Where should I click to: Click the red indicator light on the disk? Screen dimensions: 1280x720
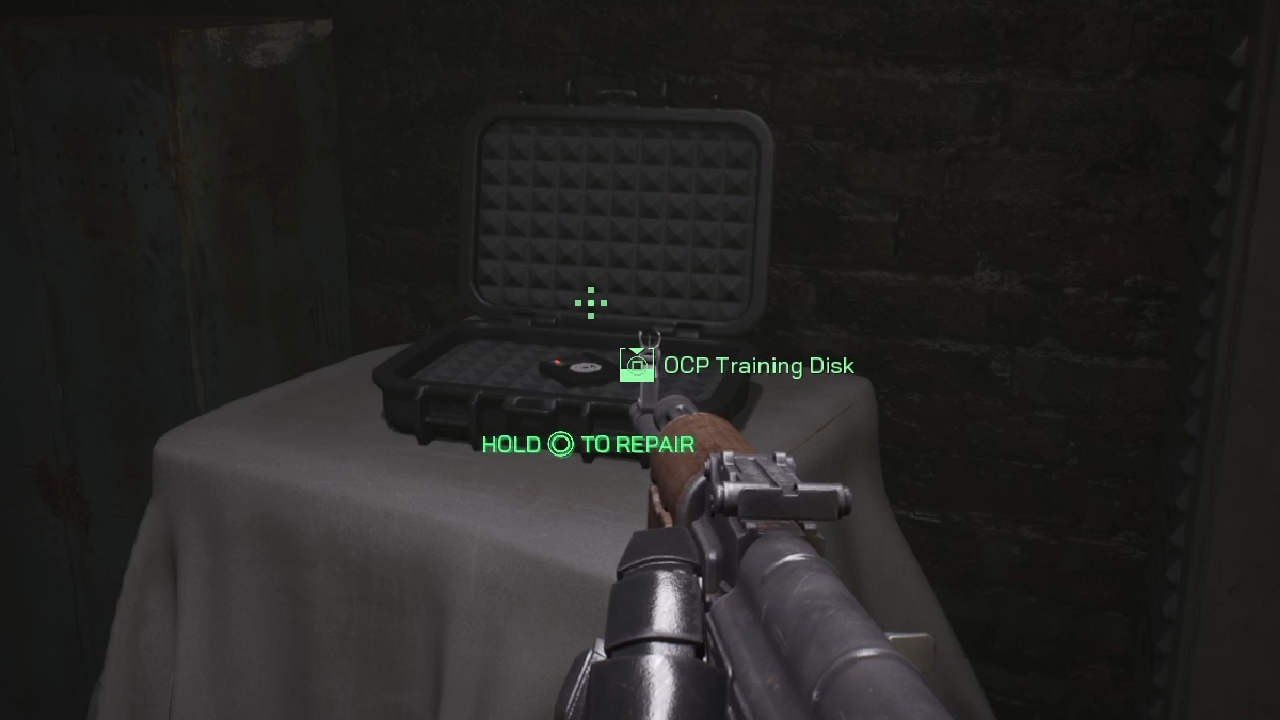click(558, 361)
